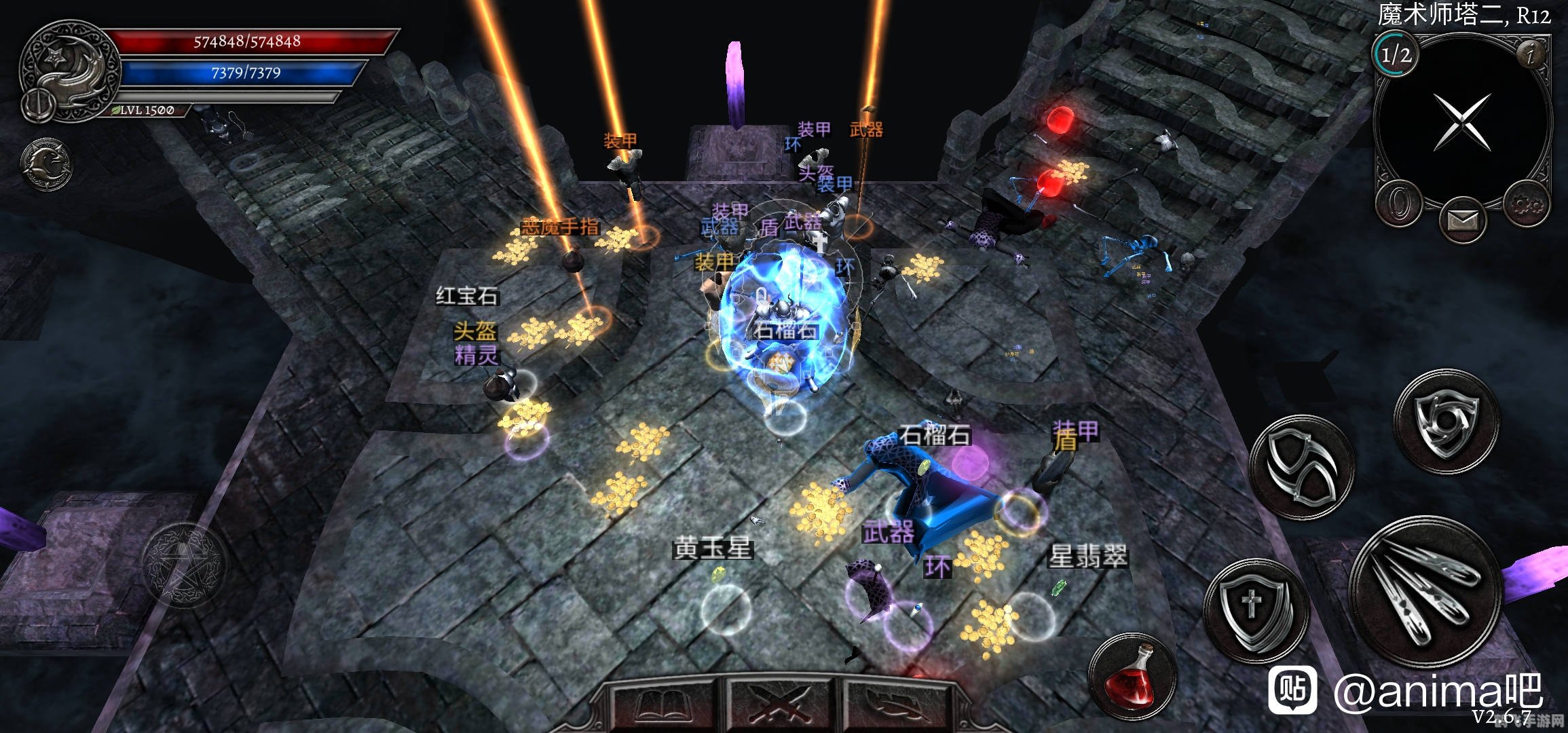The width and height of the screenshot is (1568, 733).
Task: Tap the round '0' counter button
Action: [1399, 204]
